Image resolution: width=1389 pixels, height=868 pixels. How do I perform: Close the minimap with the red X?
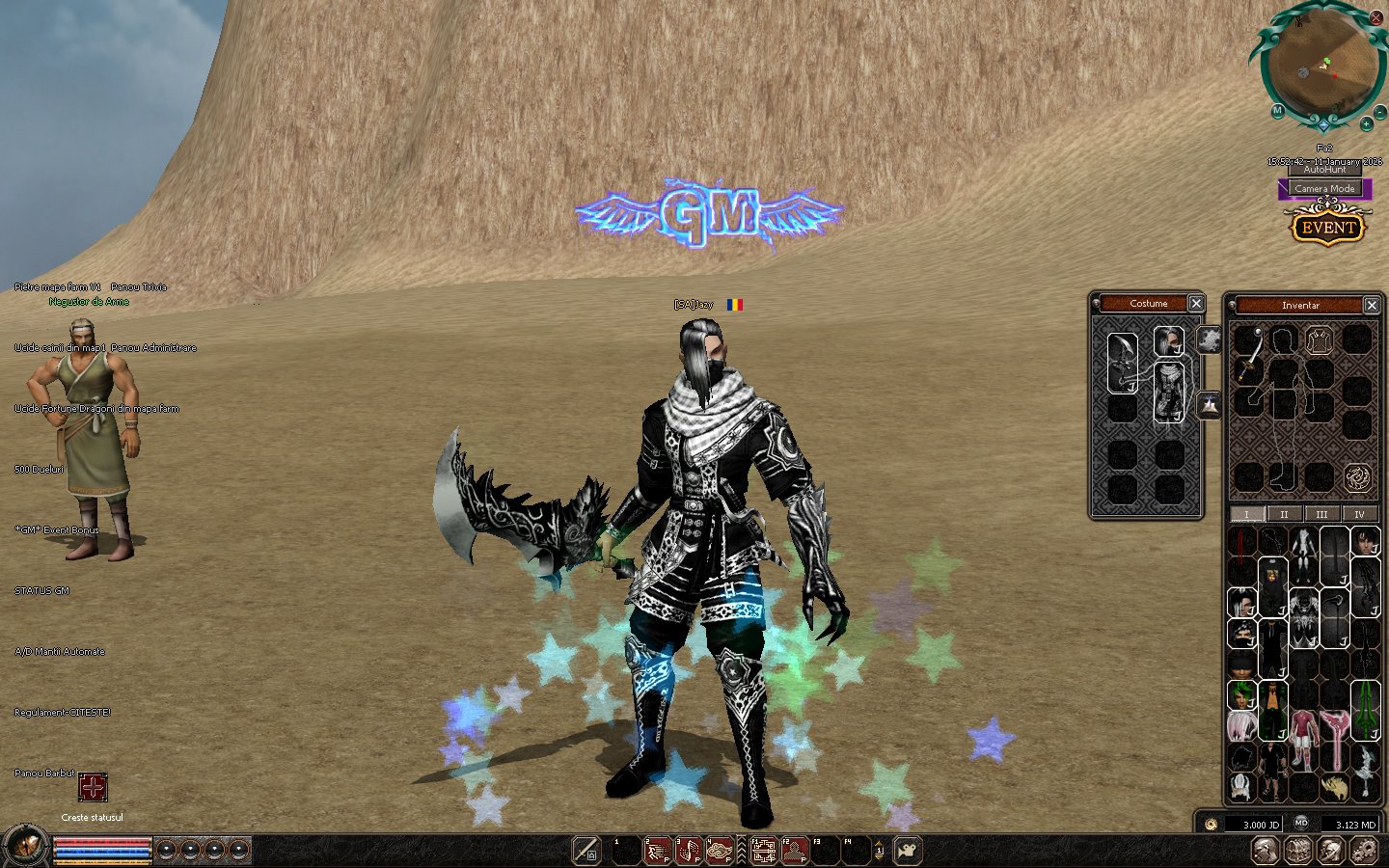1376,17
